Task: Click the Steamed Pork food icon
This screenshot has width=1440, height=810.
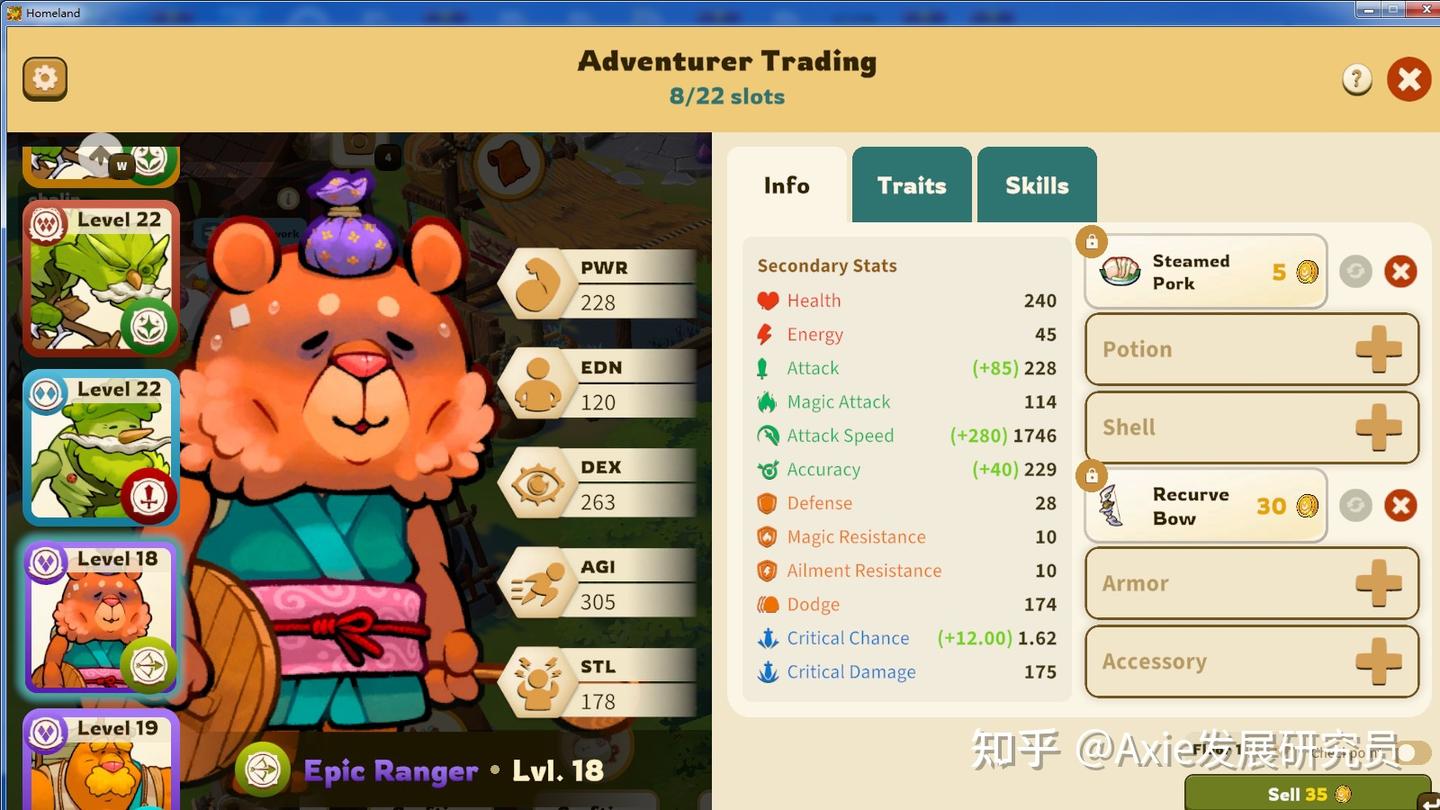Action: tap(1119, 270)
